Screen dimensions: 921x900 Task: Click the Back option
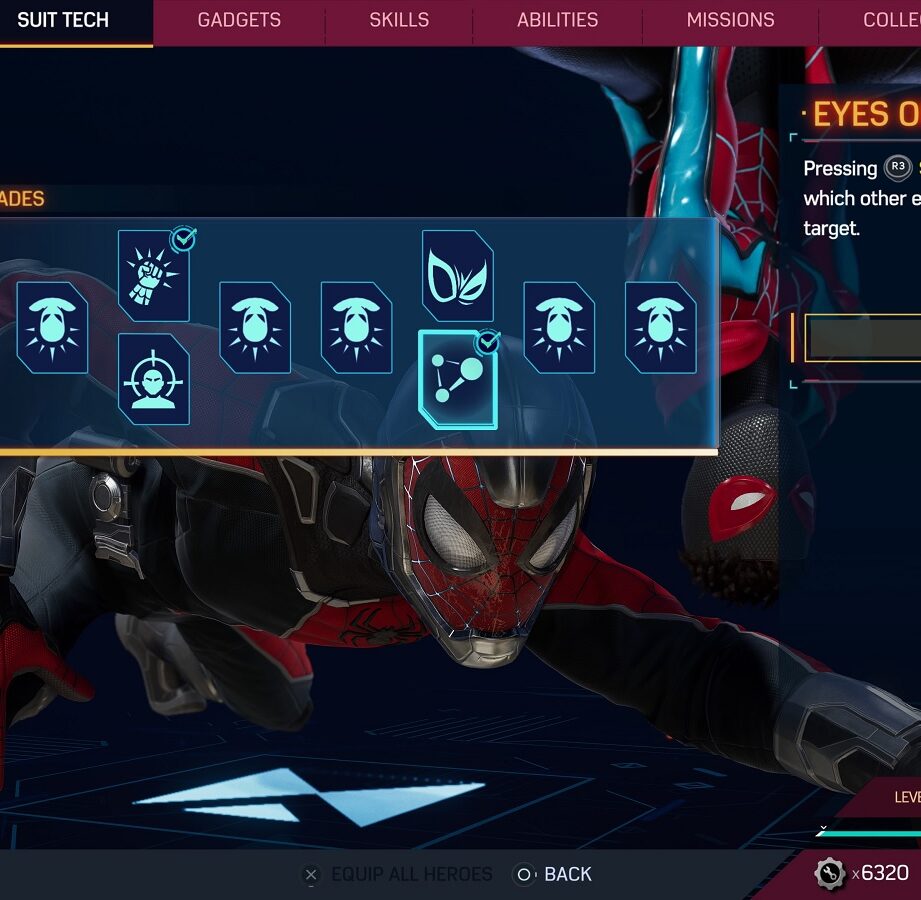coord(553,875)
